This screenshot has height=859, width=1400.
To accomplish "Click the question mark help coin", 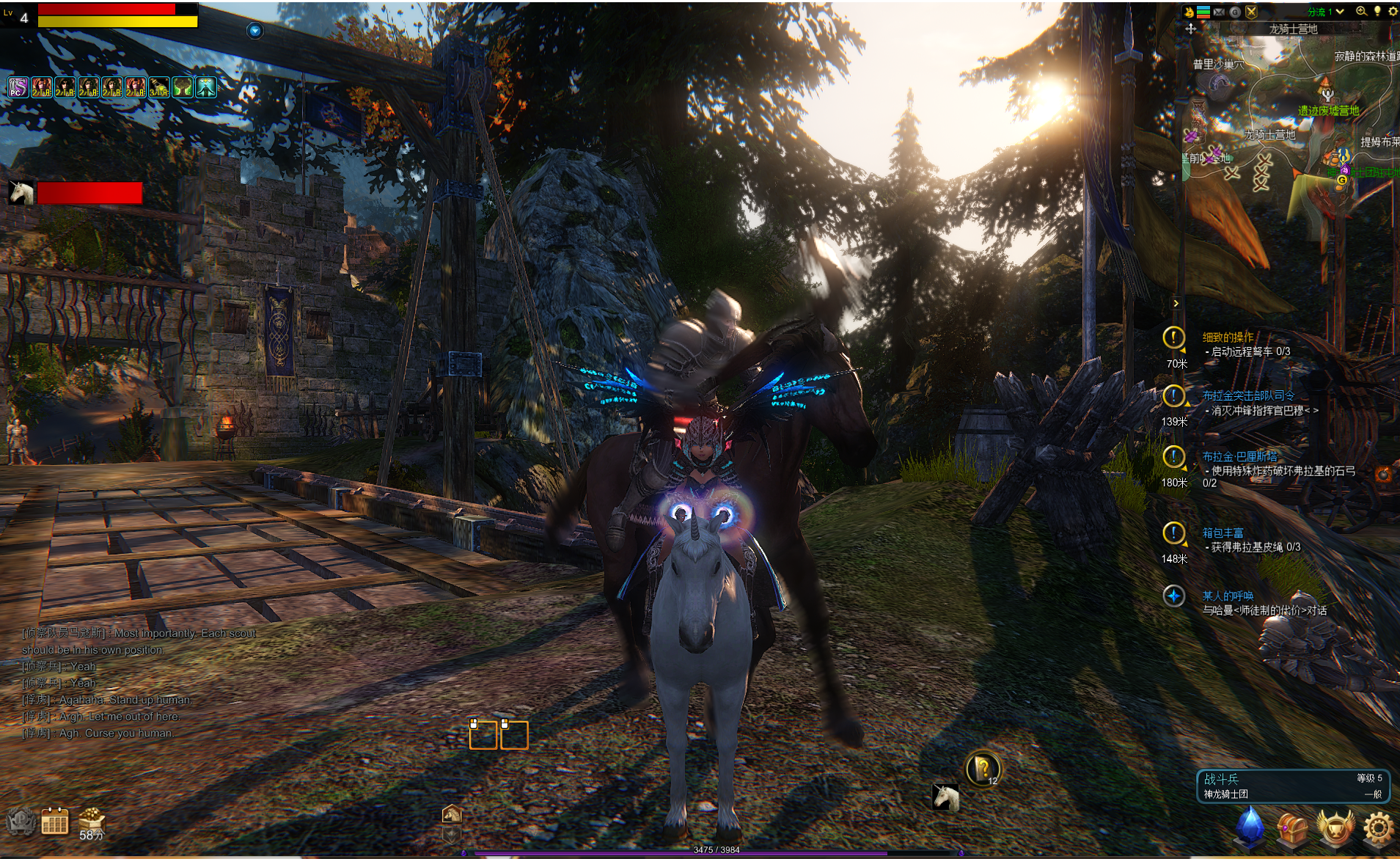I will [x=982, y=769].
